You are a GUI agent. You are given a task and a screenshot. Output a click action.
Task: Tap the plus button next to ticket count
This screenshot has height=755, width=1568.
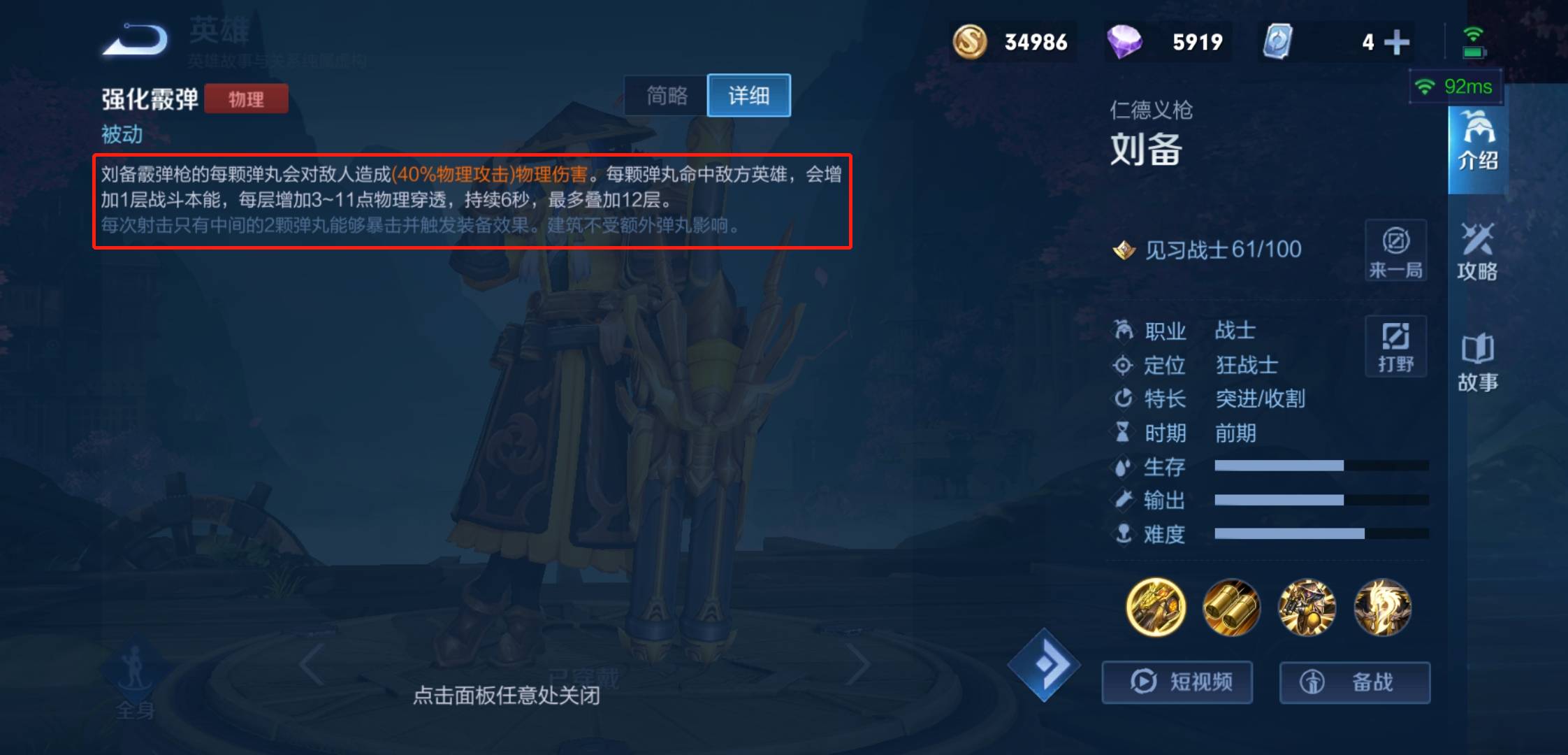tap(1397, 42)
